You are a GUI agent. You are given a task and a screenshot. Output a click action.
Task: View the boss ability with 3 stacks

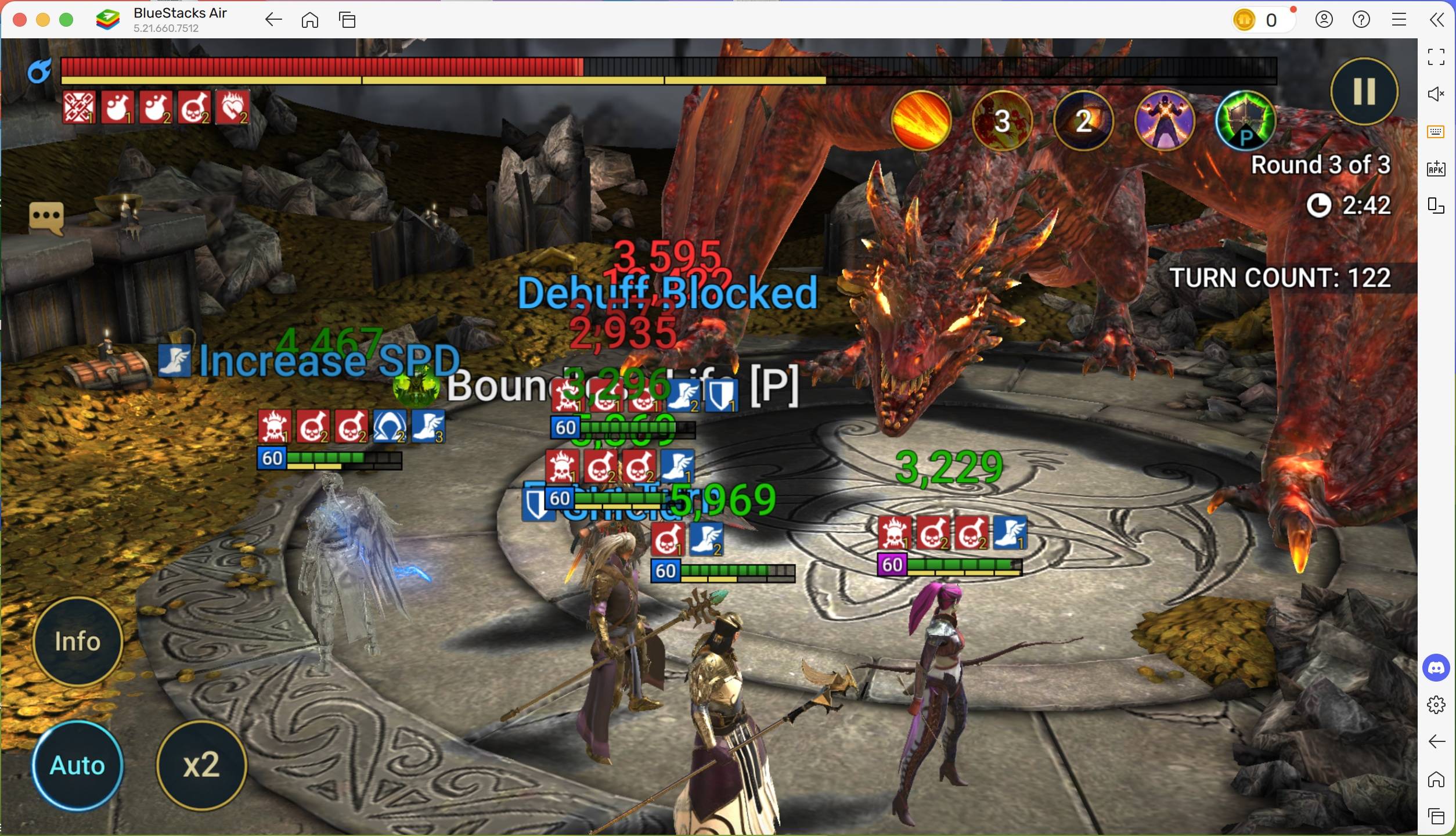[1002, 120]
